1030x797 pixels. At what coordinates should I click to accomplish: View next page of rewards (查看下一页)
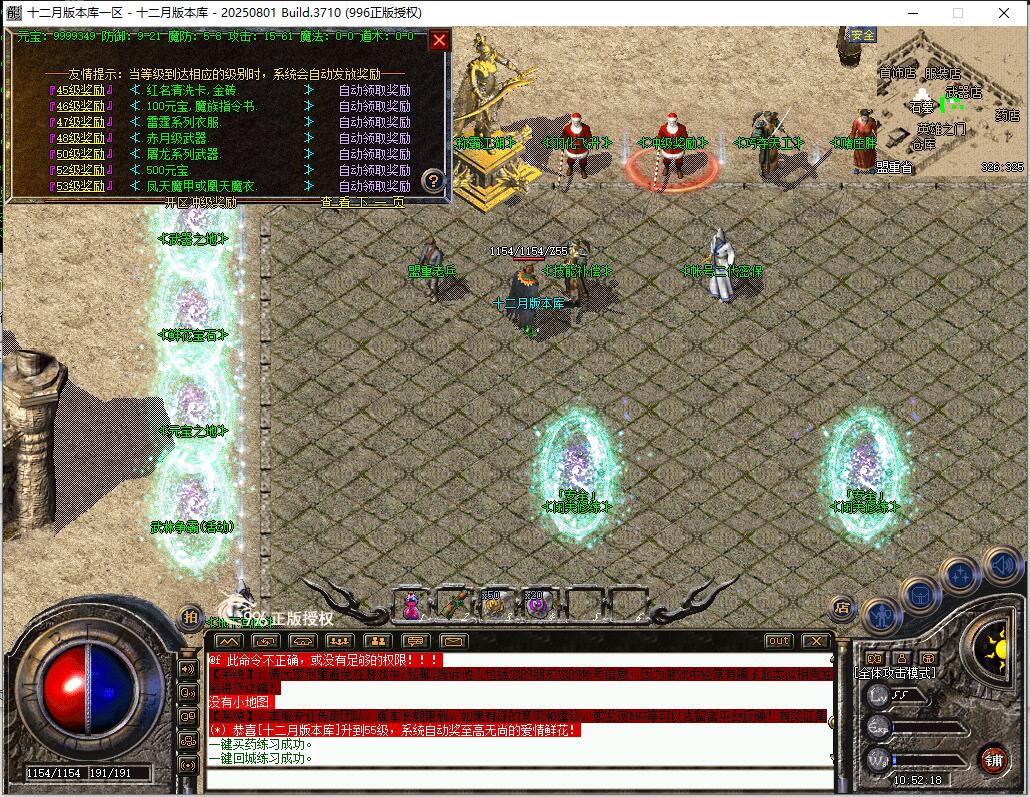(364, 202)
